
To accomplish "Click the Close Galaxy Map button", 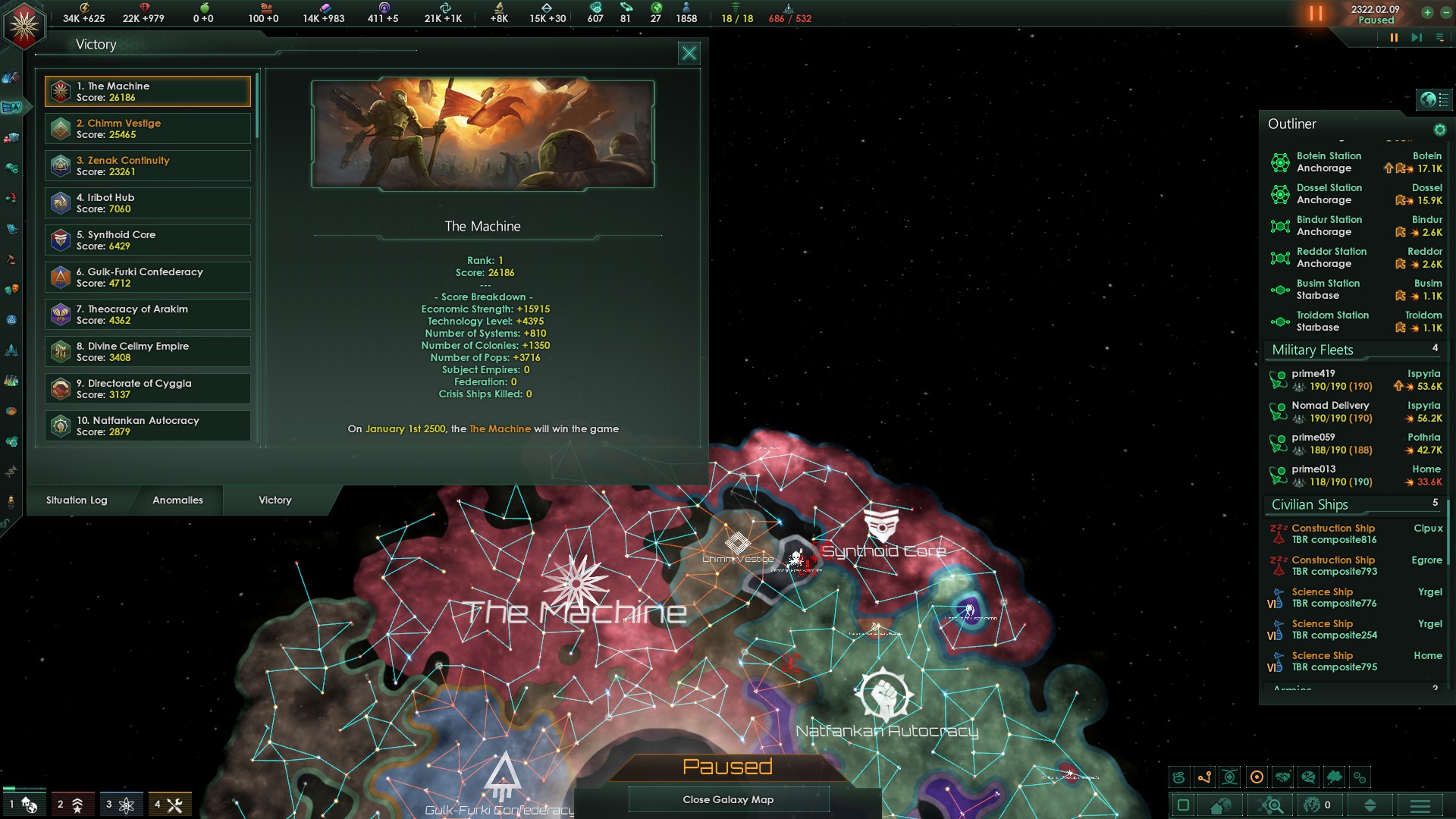I will pos(728,799).
